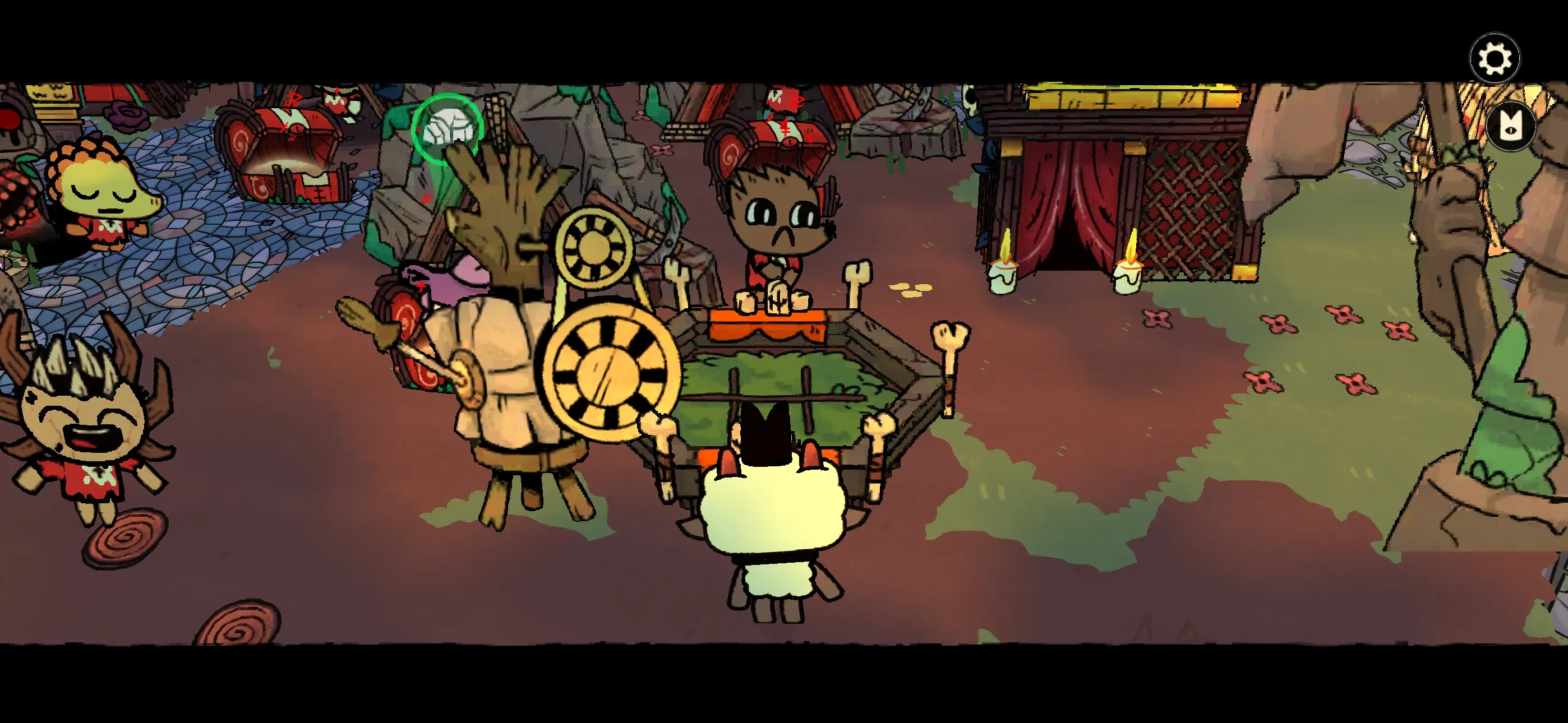Open the settings gear menu
The width and height of the screenshot is (1568, 723).
pyautogui.click(x=1496, y=58)
